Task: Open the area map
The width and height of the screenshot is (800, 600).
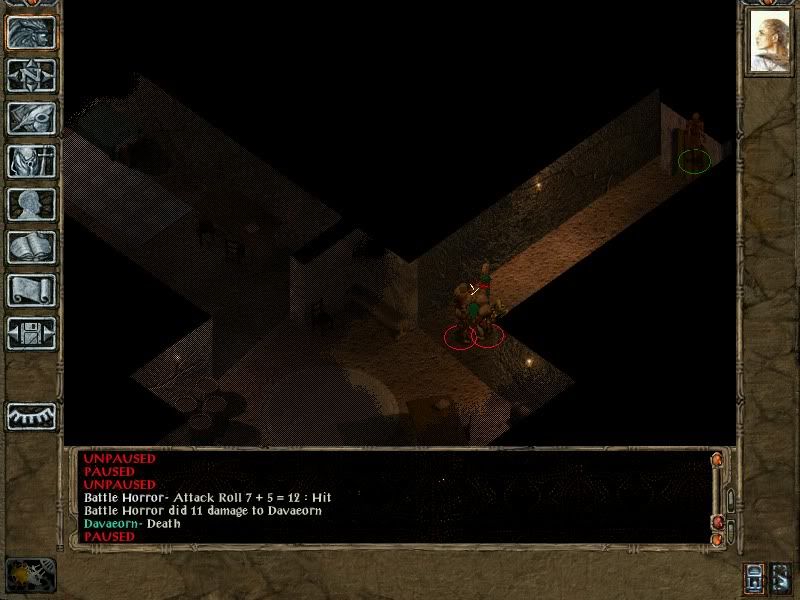Action: click(x=30, y=75)
